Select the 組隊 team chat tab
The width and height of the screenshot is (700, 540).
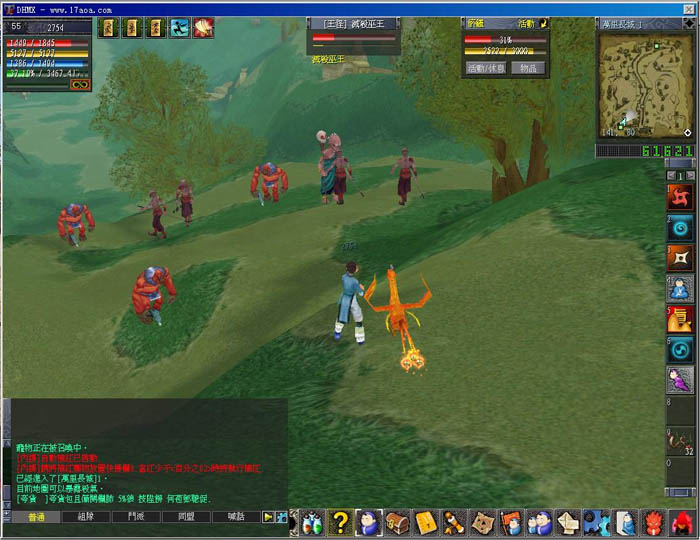[86, 517]
